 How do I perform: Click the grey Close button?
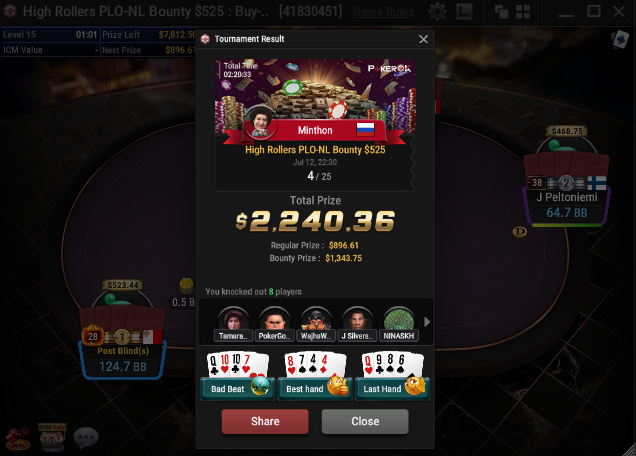pos(365,421)
